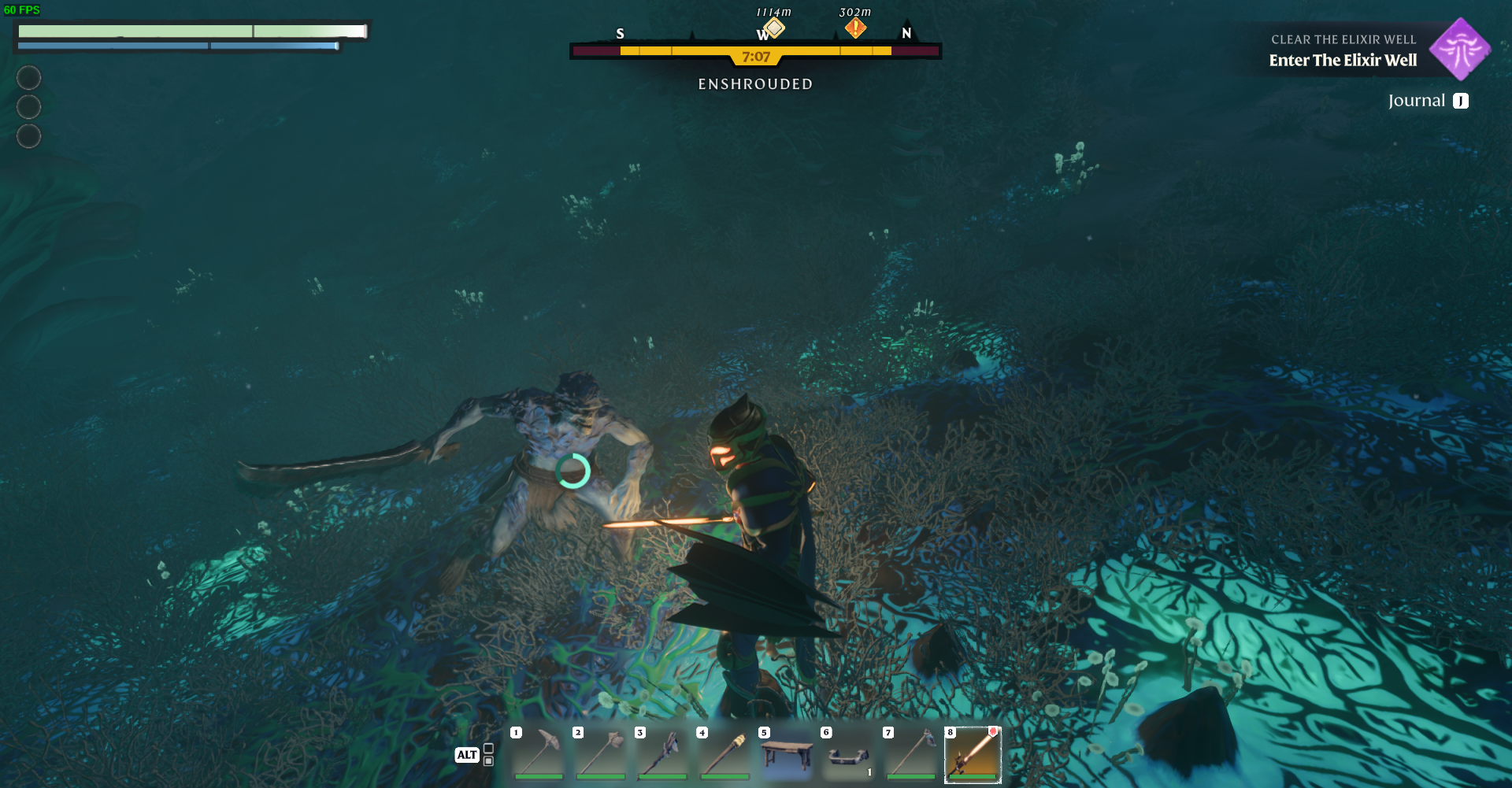Click the purple Elixir Well quest emblem
Image resolution: width=1512 pixels, height=788 pixels.
click(x=1460, y=50)
